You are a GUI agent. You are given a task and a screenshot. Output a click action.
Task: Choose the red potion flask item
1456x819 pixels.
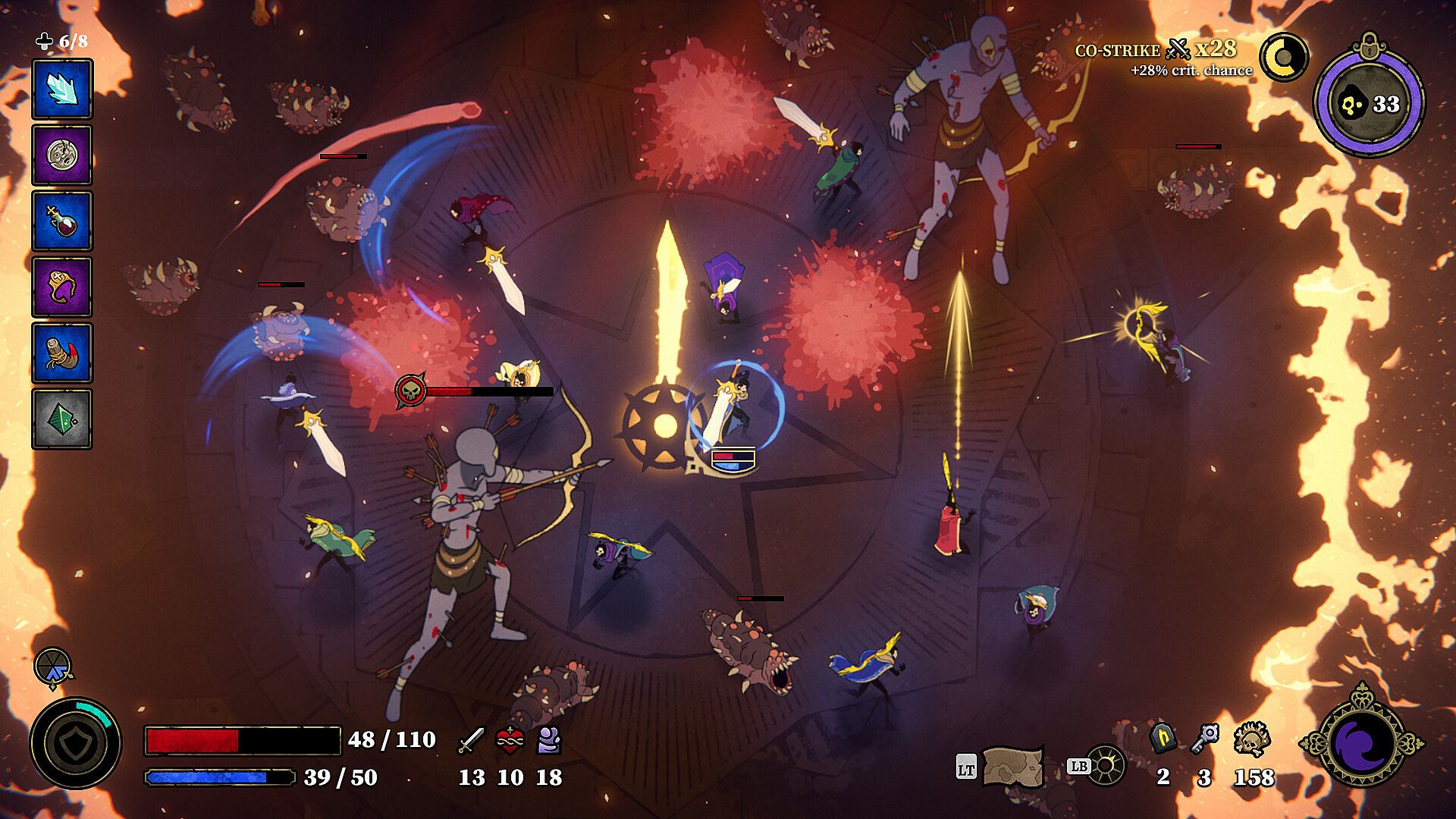tap(62, 221)
